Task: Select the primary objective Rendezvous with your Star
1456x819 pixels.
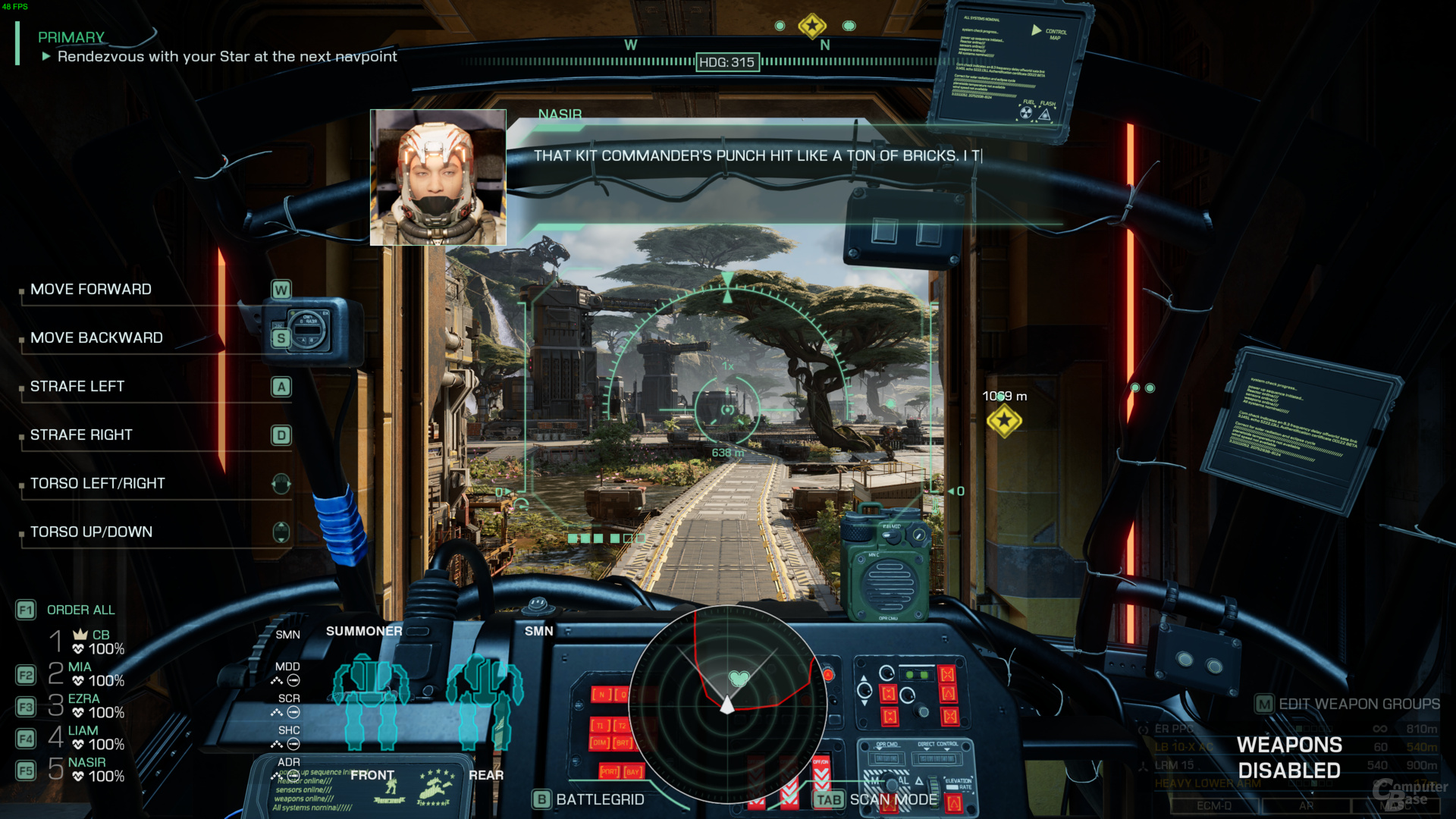Action: click(226, 57)
